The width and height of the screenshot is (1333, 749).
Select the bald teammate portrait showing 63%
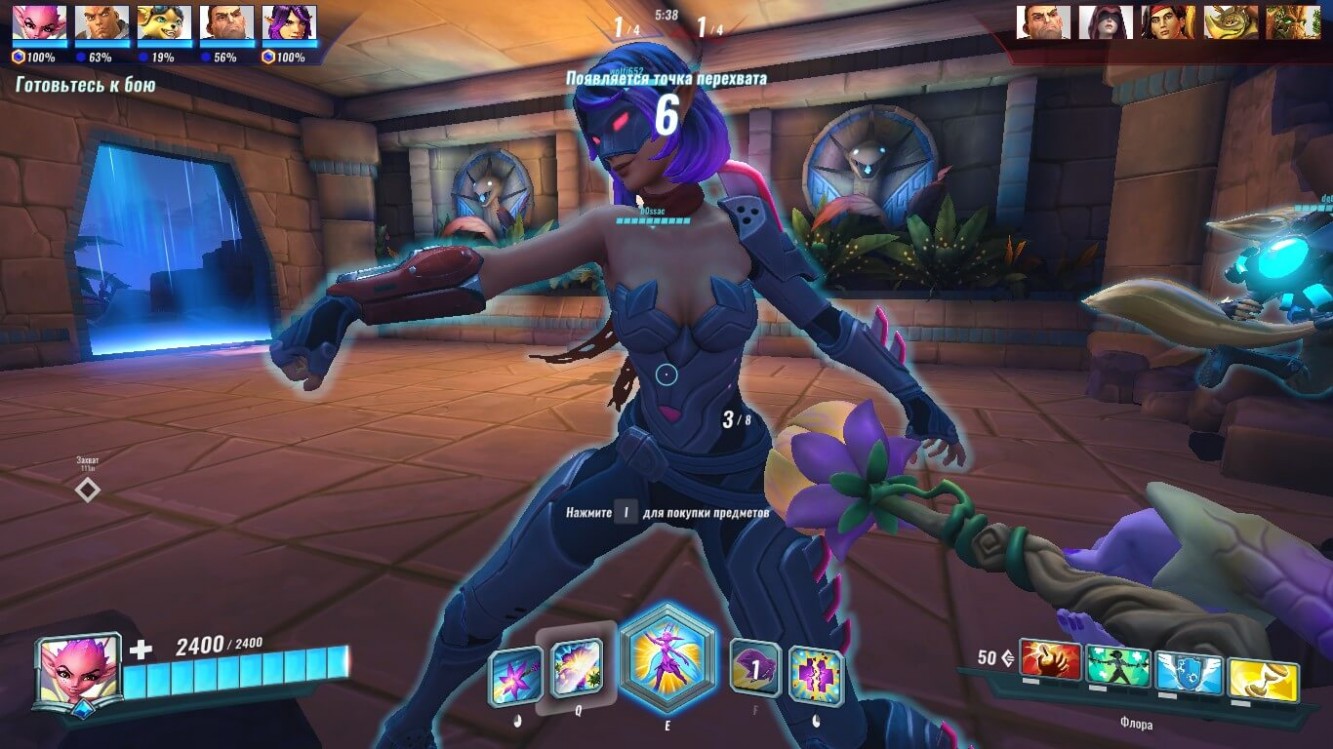[x=102, y=22]
